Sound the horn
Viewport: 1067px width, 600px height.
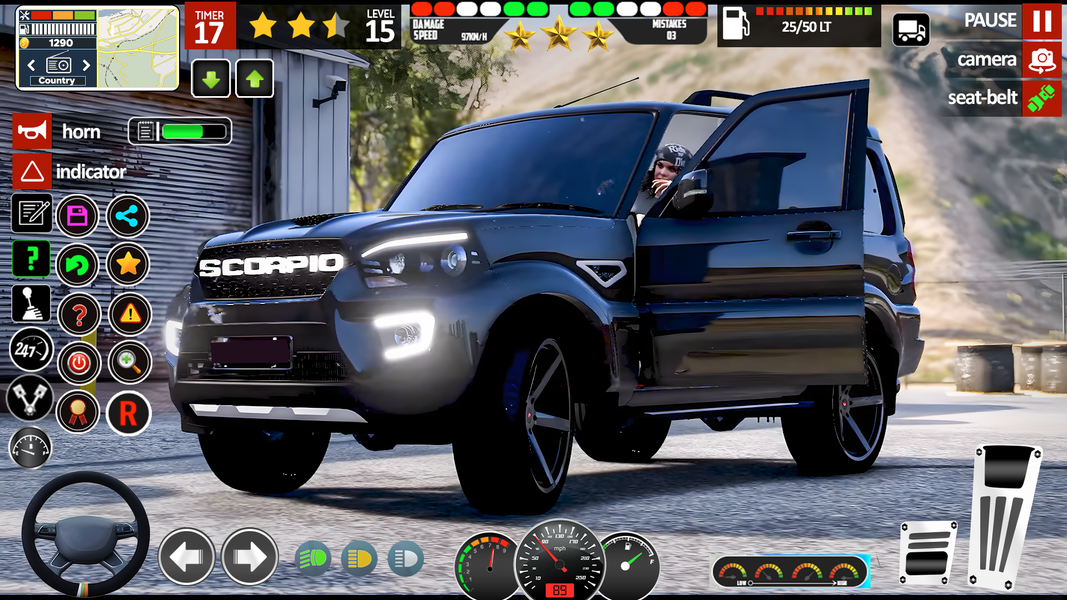click(32, 132)
